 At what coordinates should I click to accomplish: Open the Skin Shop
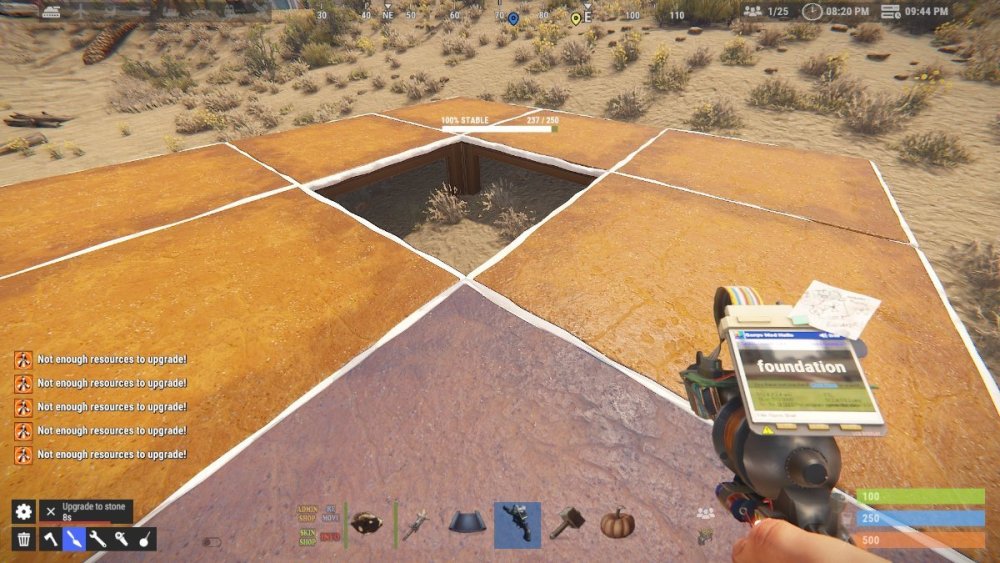(x=307, y=536)
